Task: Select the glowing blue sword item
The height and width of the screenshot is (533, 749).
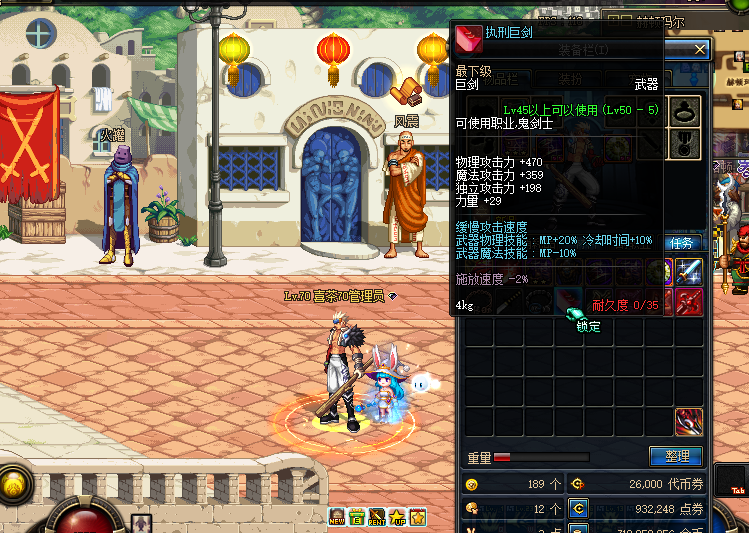Action: [x=689, y=271]
